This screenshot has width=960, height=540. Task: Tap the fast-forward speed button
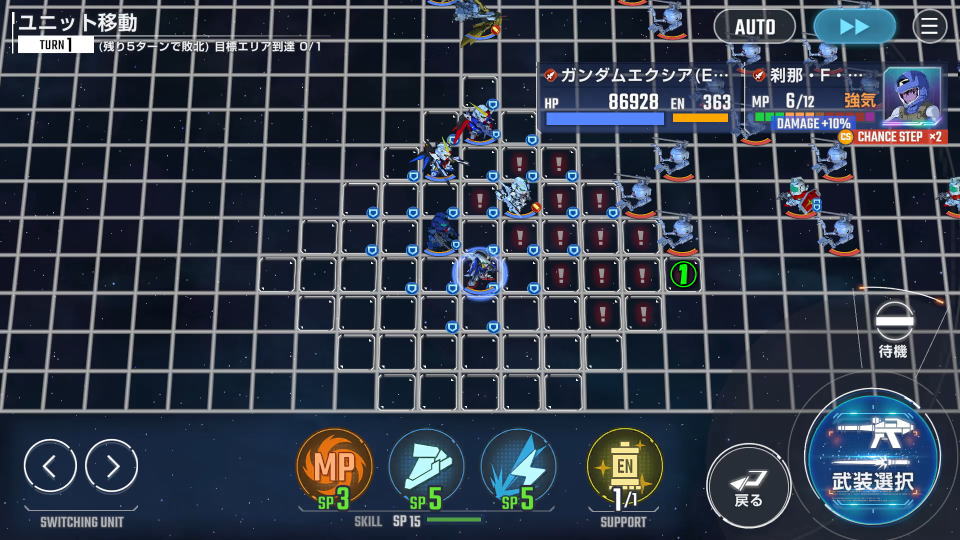tap(854, 26)
